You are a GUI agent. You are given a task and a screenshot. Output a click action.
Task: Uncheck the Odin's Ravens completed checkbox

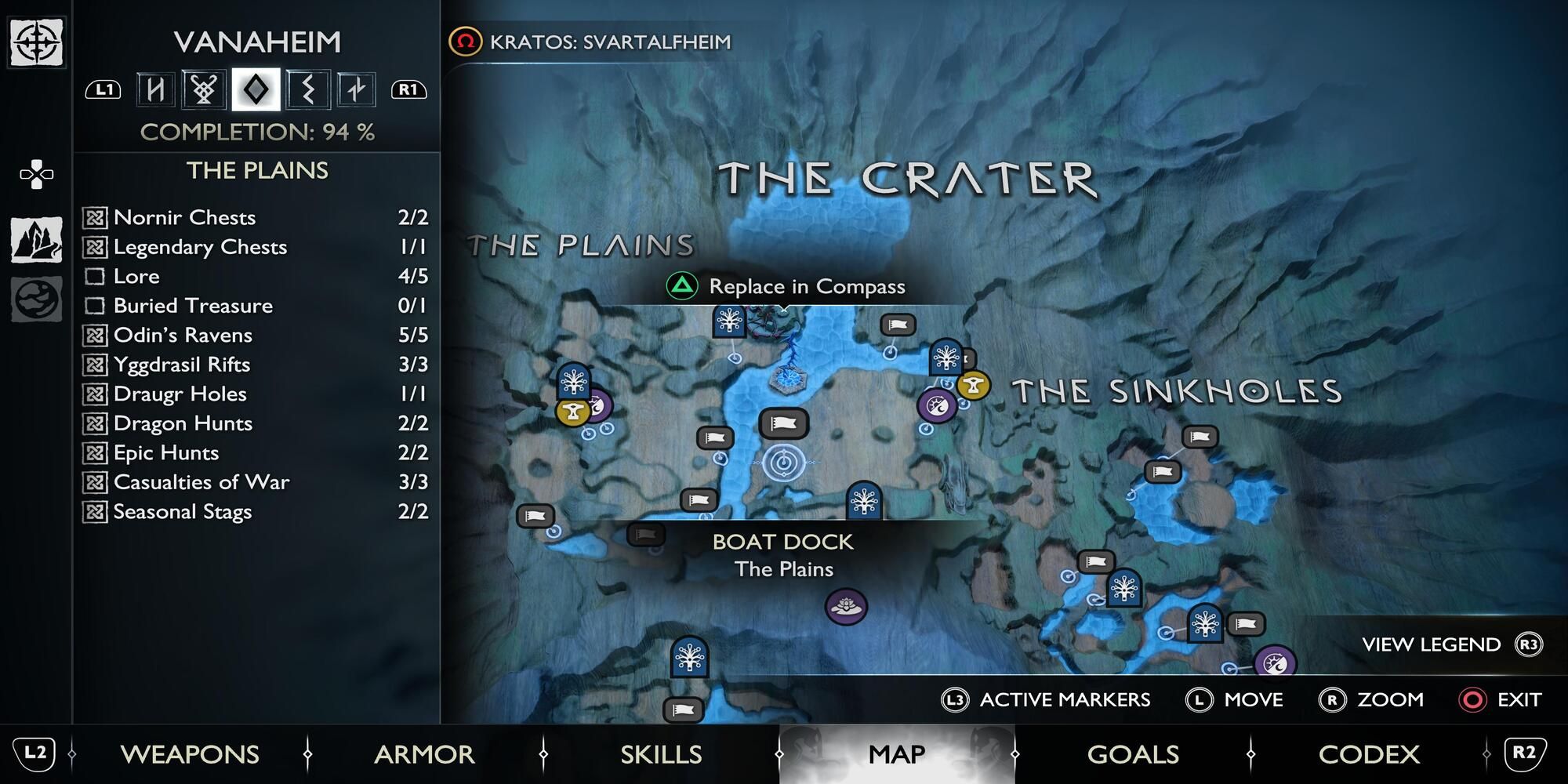pyautogui.click(x=97, y=335)
